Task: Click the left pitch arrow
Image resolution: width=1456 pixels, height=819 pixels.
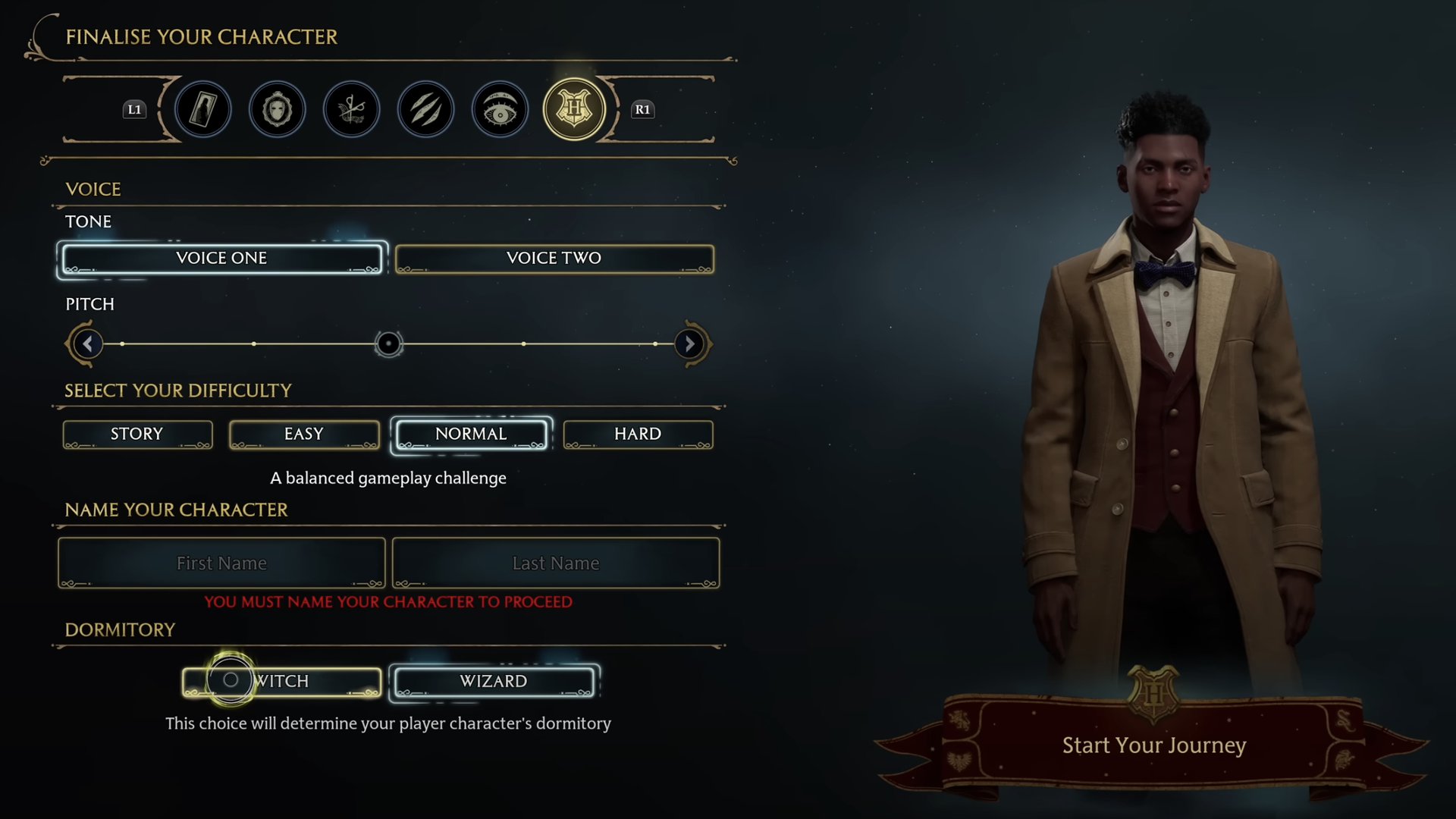Action: point(86,344)
